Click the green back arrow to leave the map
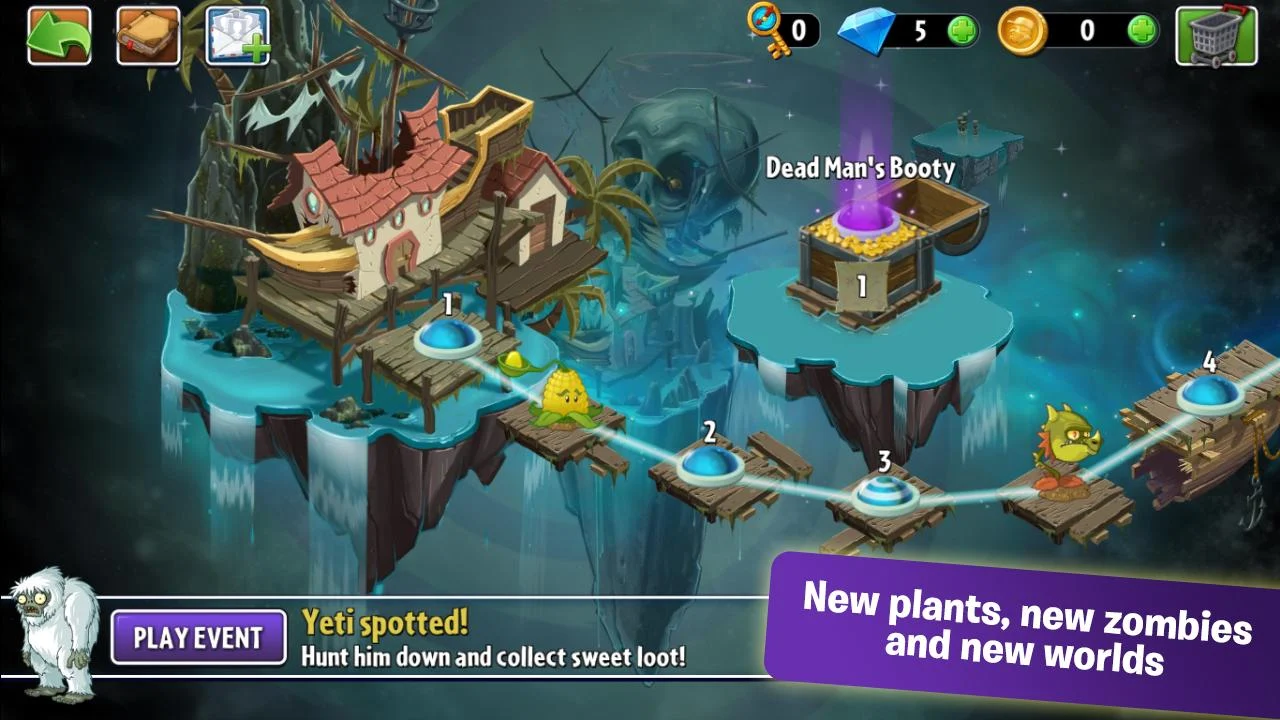This screenshot has height=720, width=1280. click(56, 32)
